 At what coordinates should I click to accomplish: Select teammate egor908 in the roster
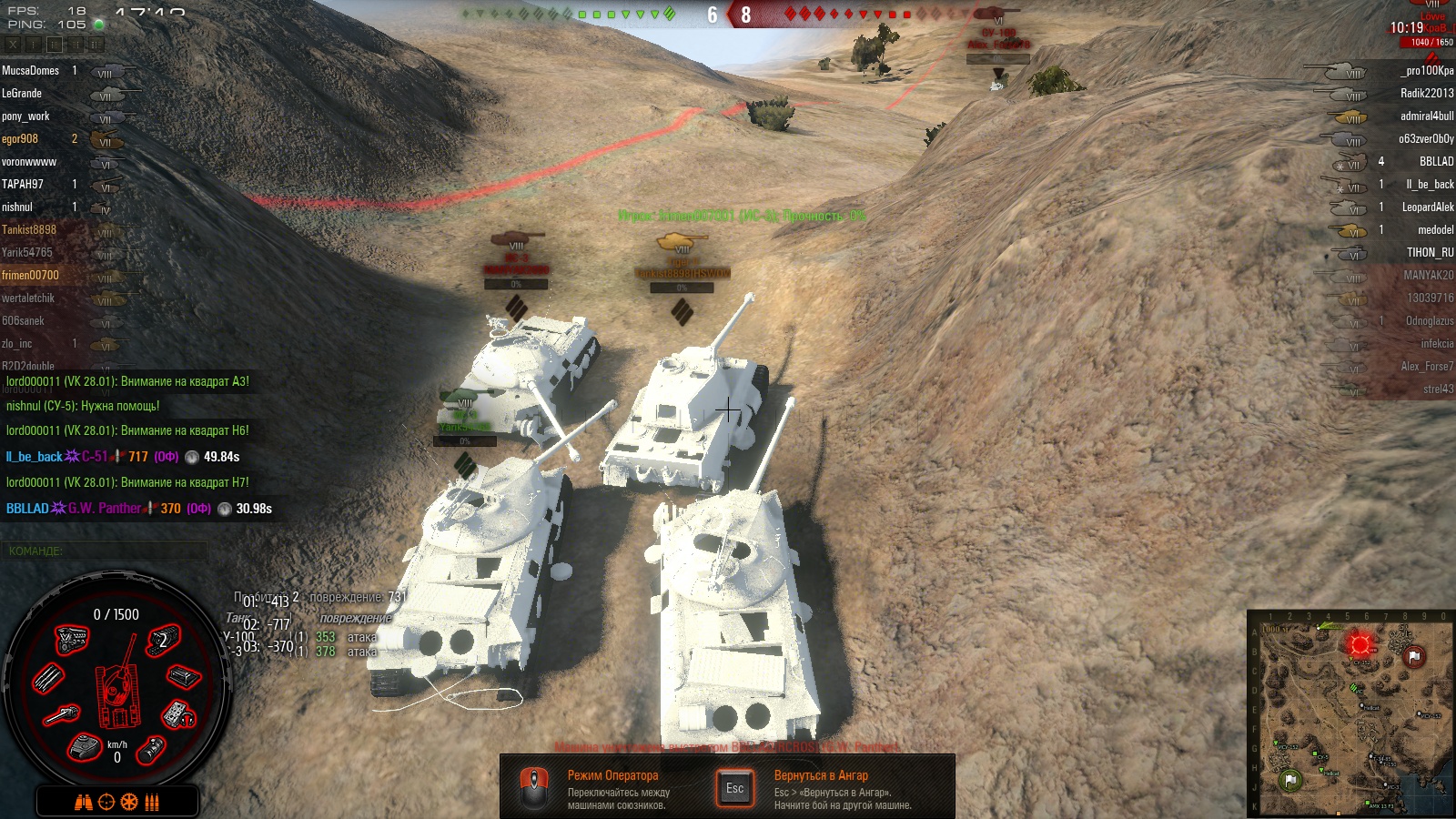point(20,138)
